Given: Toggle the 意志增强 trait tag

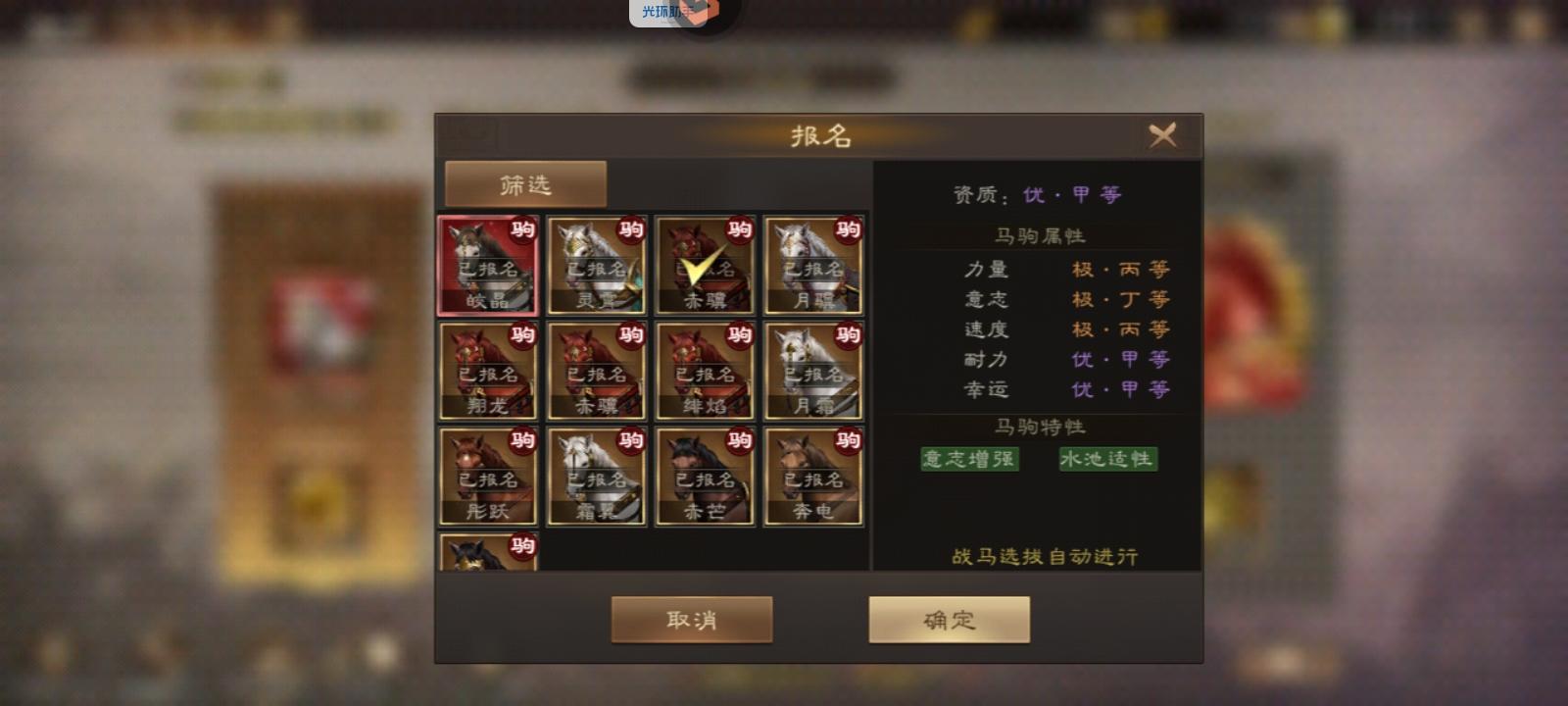Looking at the screenshot, I should tap(968, 459).
